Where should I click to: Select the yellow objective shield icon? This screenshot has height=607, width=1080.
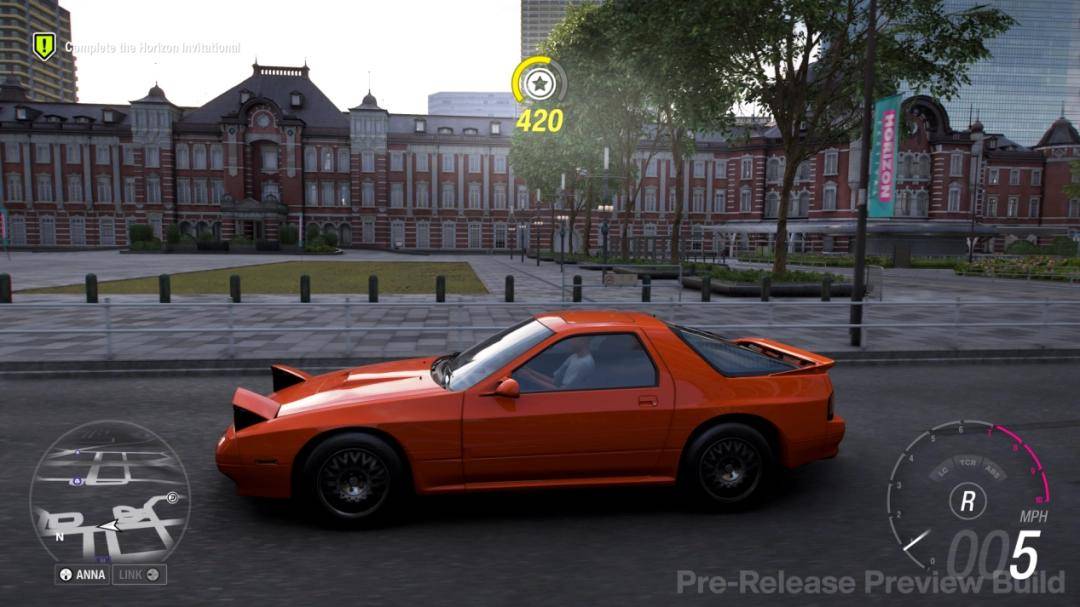coord(44,46)
